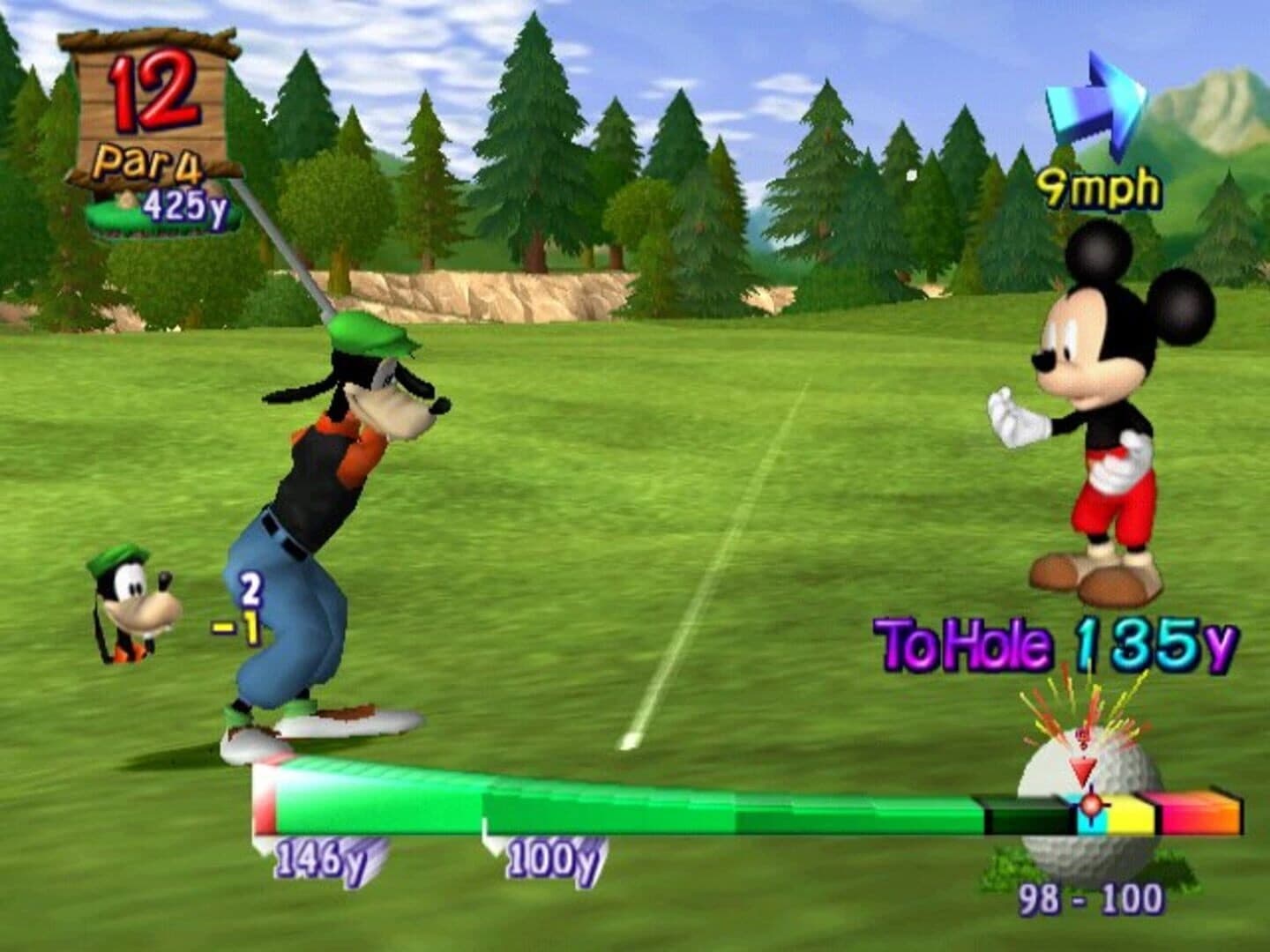1270x952 pixels.
Task: Toggle the 9mph wind speed display
Action: click(1100, 185)
